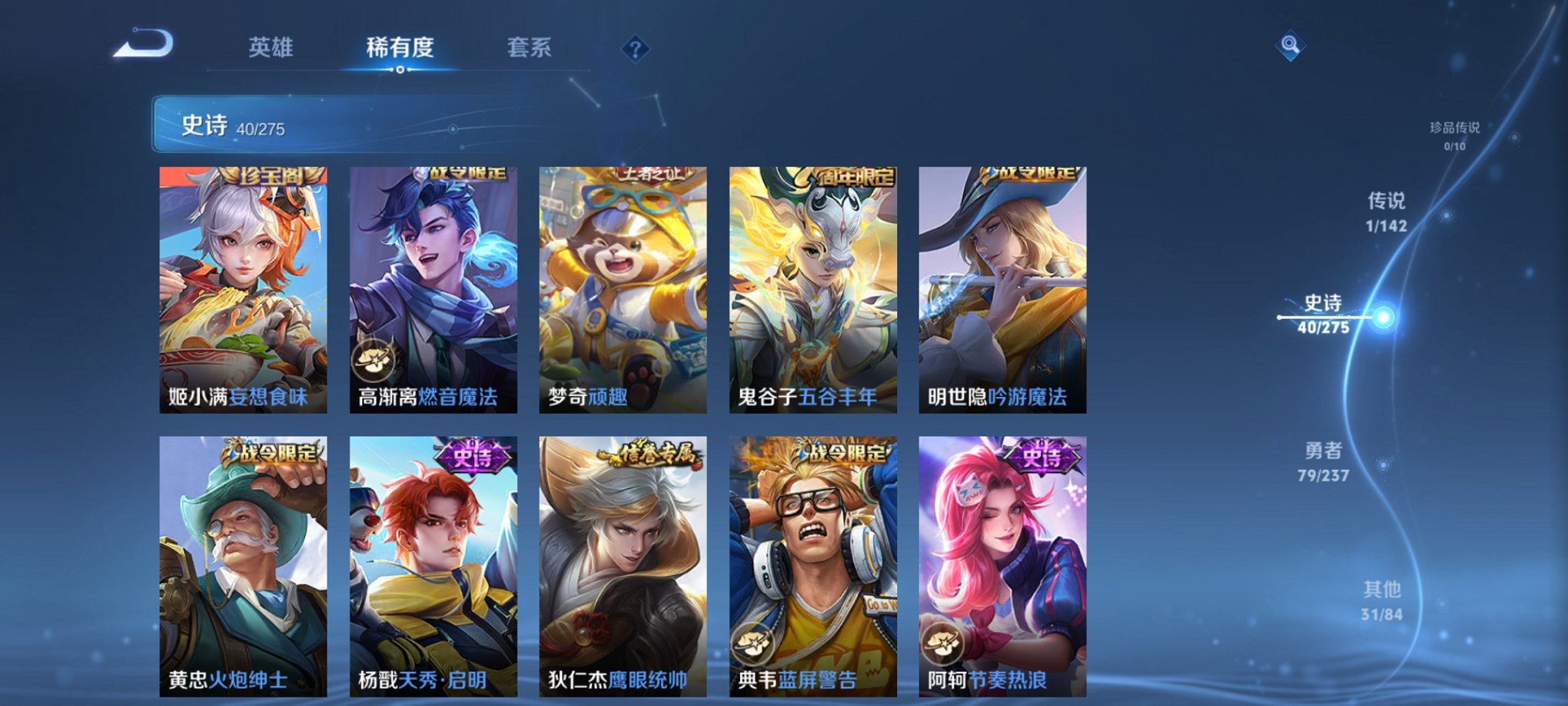Click the diamond help "?" icon
1568x706 pixels.
pos(634,50)
